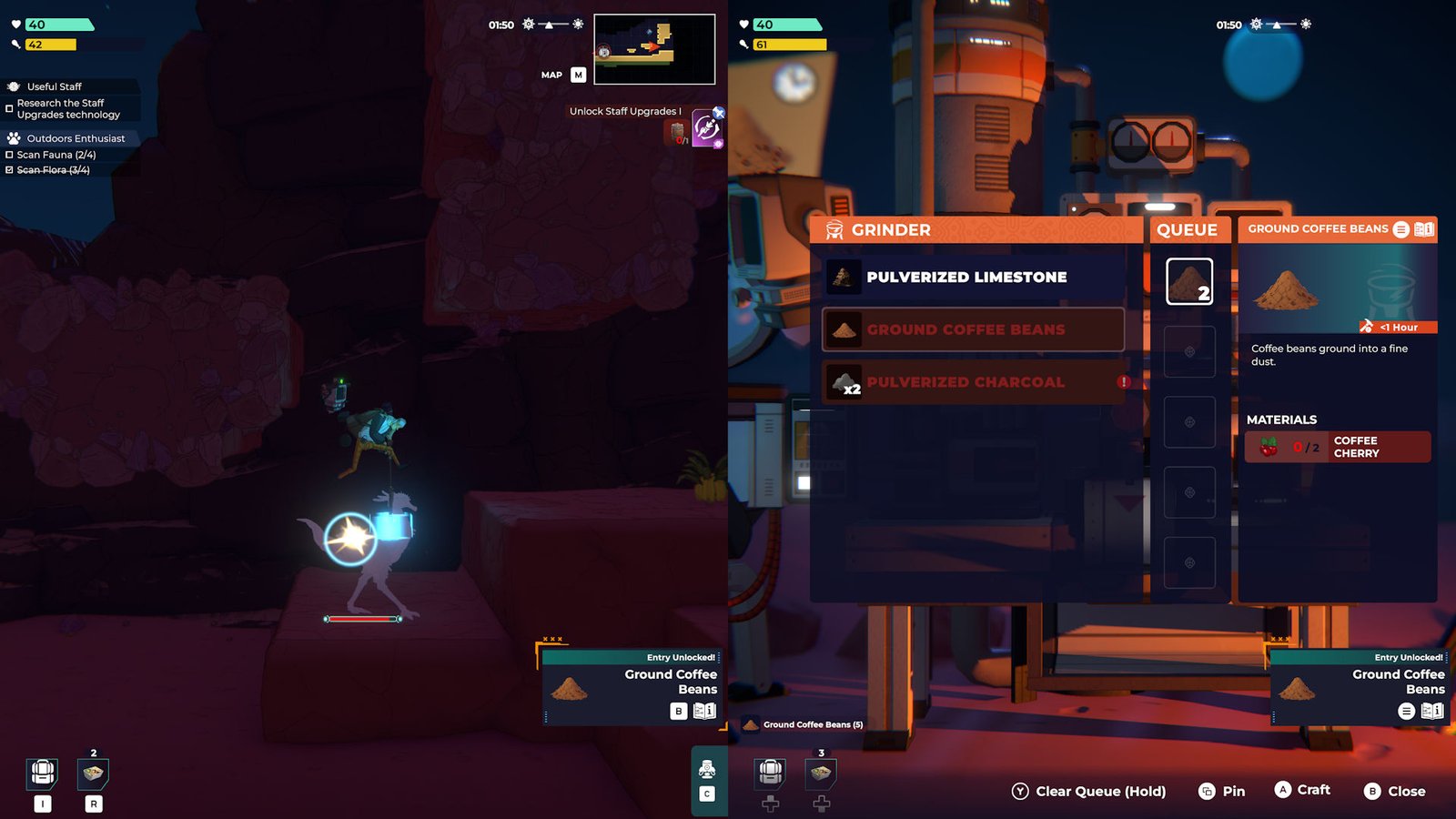The height and width of the screenshot is (819, 1456).
Task: Open the minimap in the left view
Action: [654, 49]
